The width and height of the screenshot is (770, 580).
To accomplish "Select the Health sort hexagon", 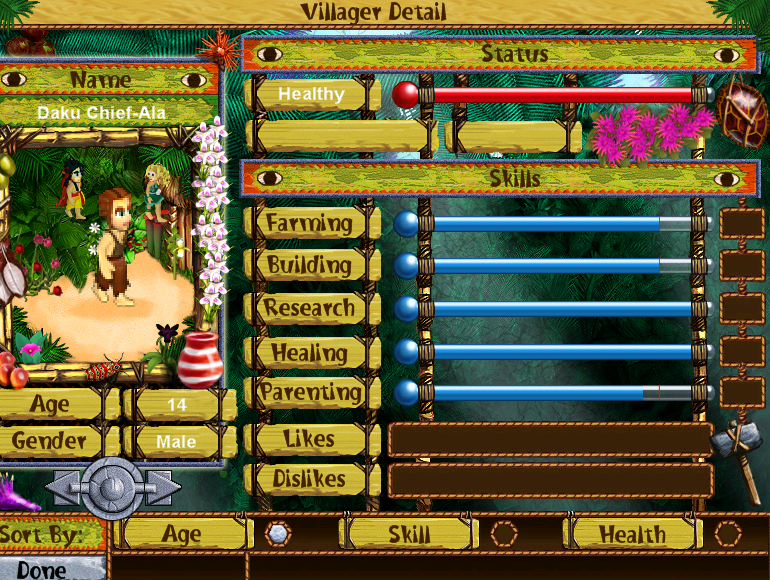I will tap(728, 534).
